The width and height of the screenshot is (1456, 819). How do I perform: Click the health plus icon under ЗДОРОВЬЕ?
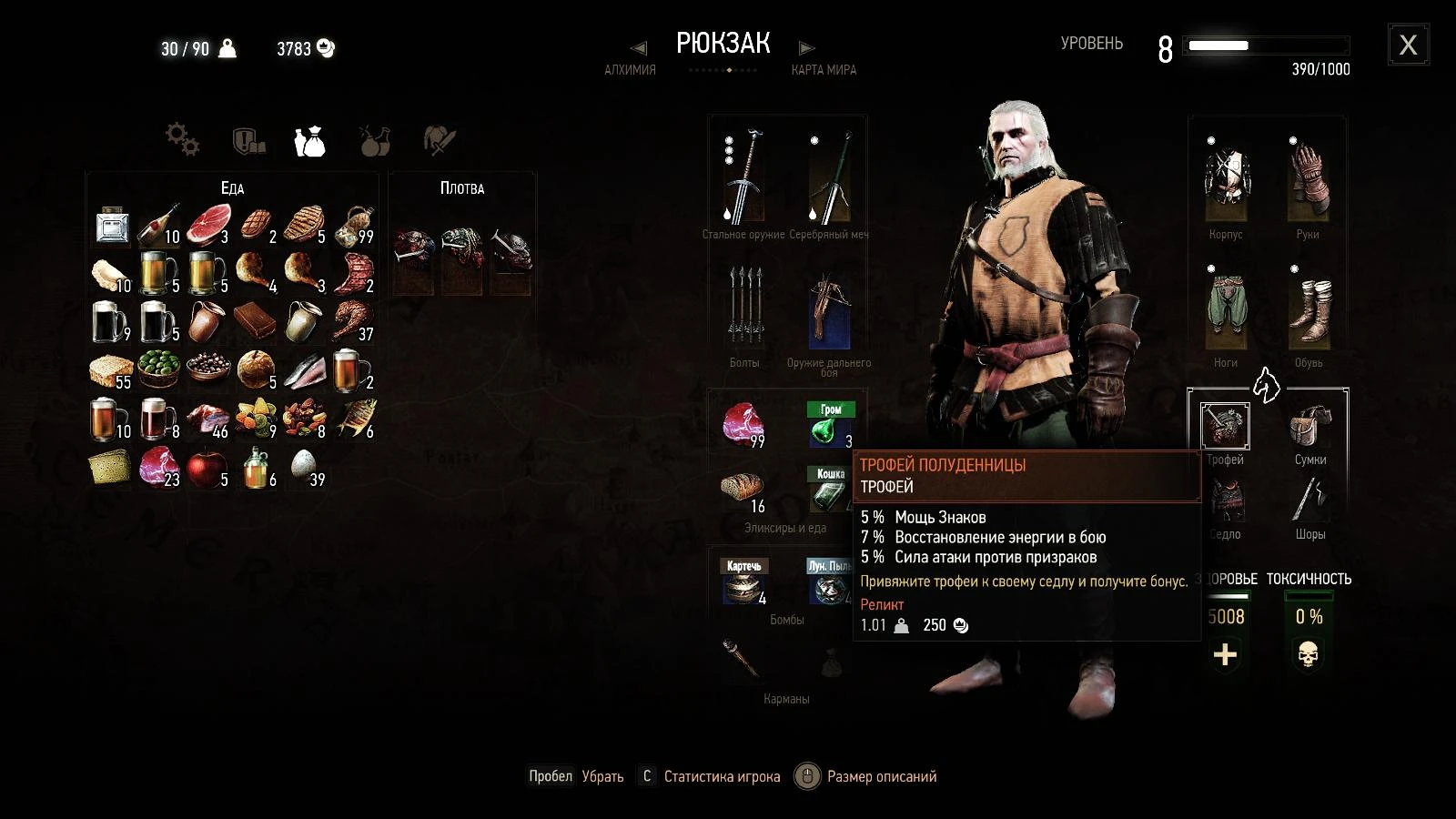pyautogui.click(x=1227, y=652)
